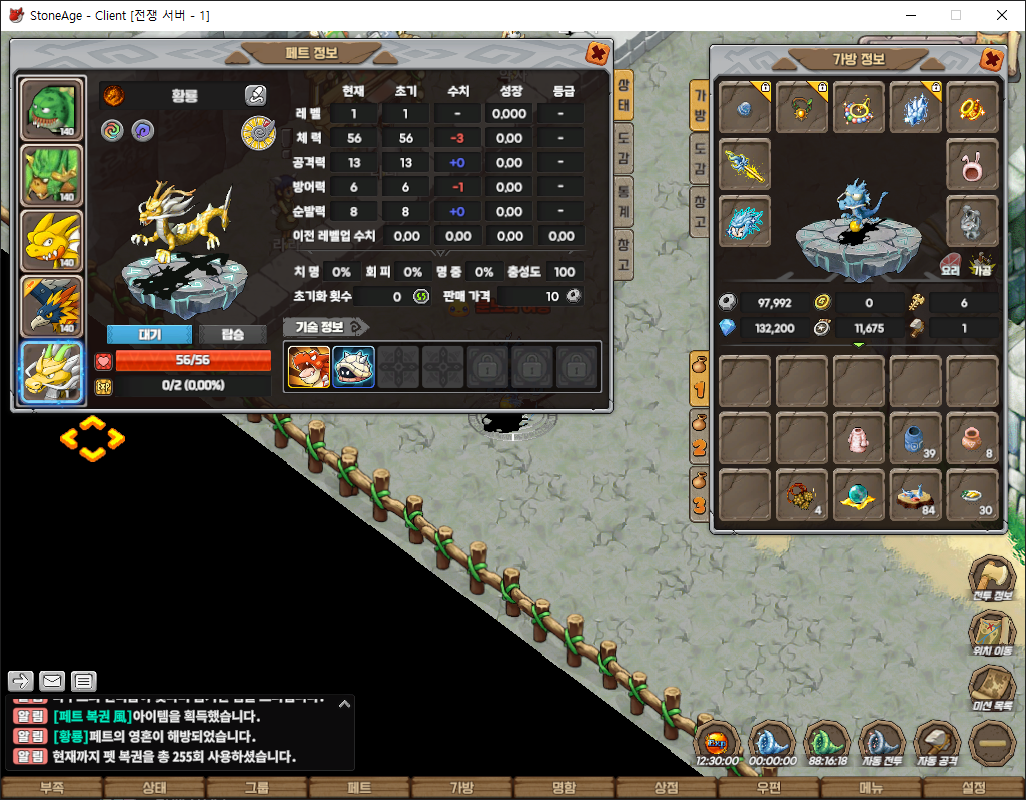Switch to bag pouch tab 2
Screen dimensions: 1026x800
coord(698,440)
